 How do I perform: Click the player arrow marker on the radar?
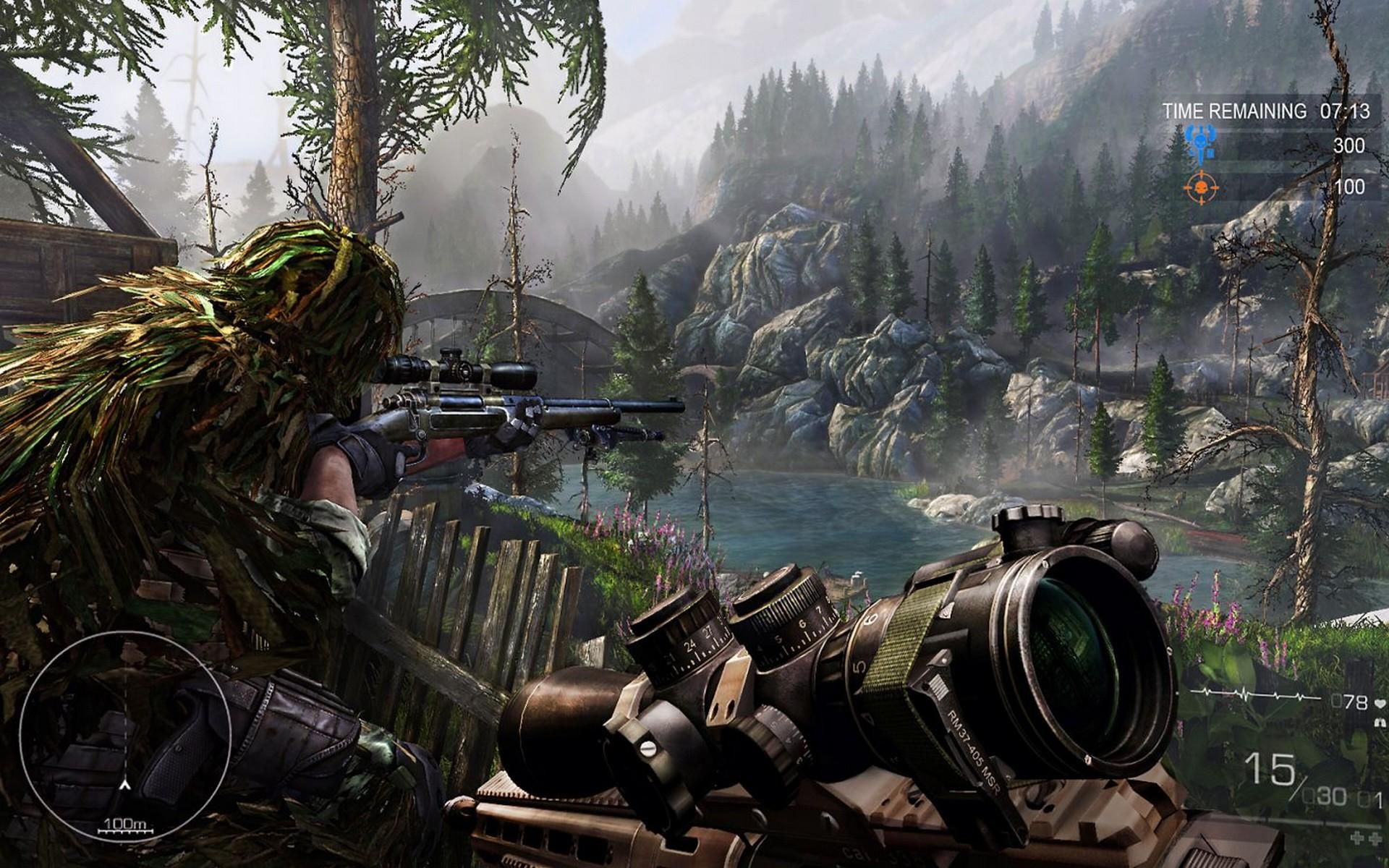(x=126, y=784)
